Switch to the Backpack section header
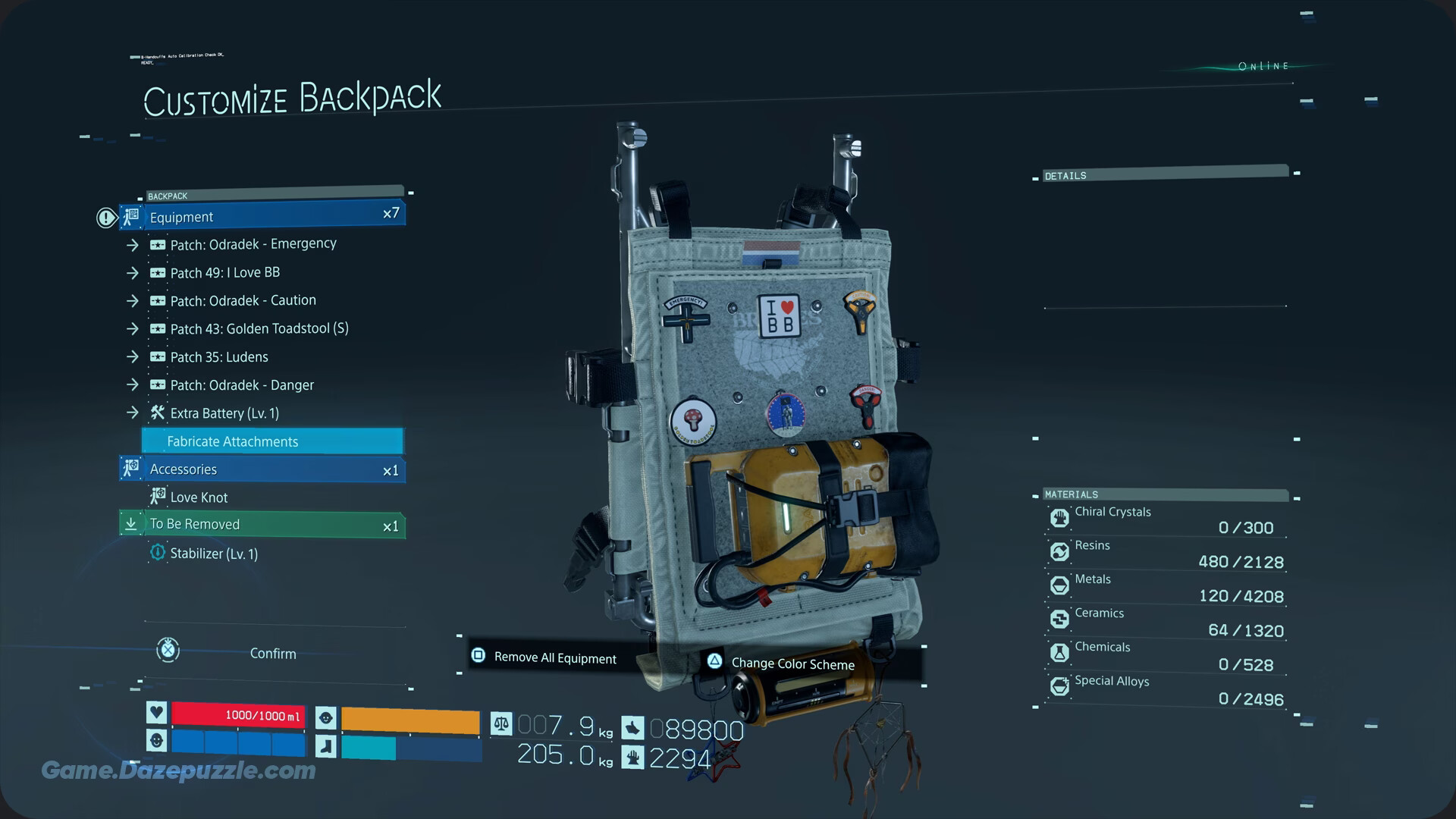The height and width of the screenshot is (819, 1456). (168, 196)
